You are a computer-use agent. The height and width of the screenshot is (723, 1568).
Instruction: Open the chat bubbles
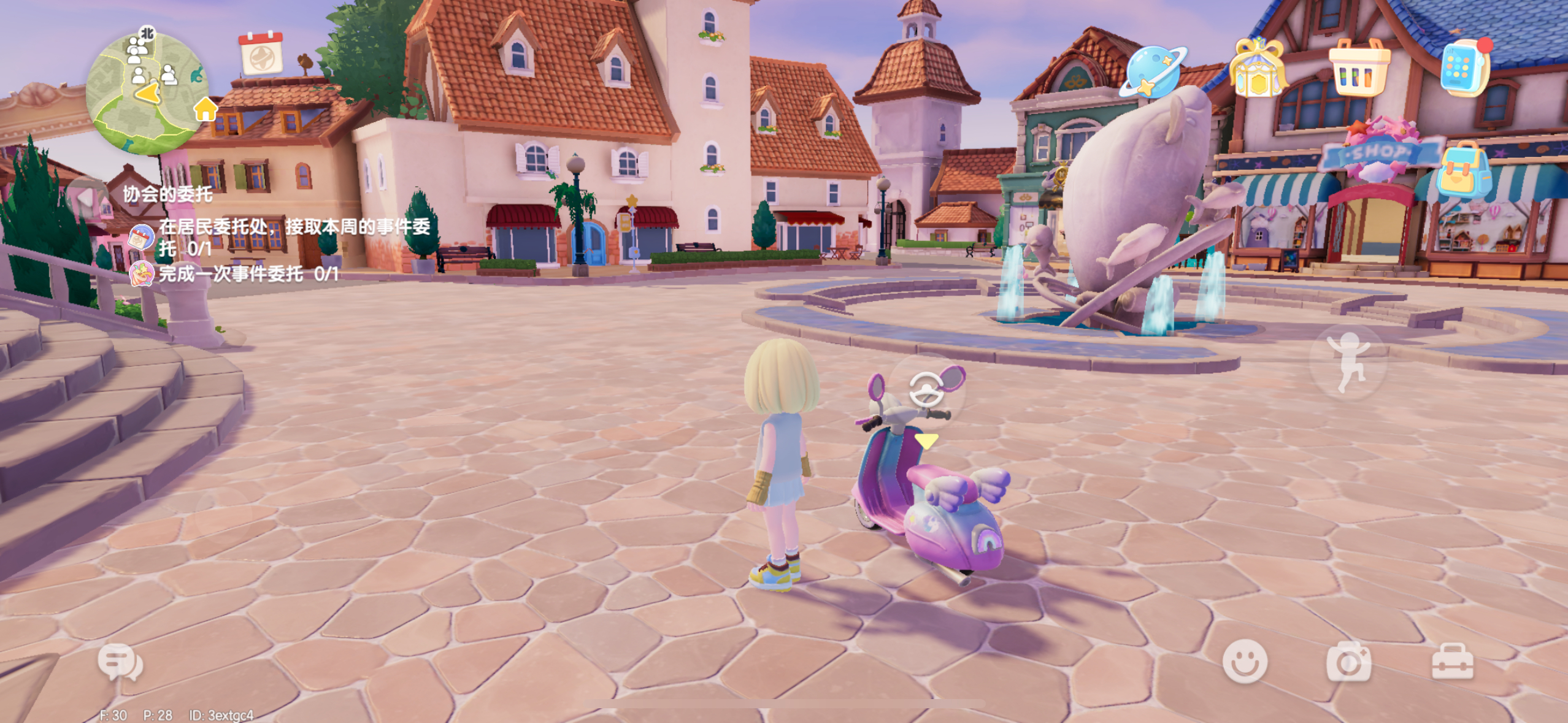(120, 662)
